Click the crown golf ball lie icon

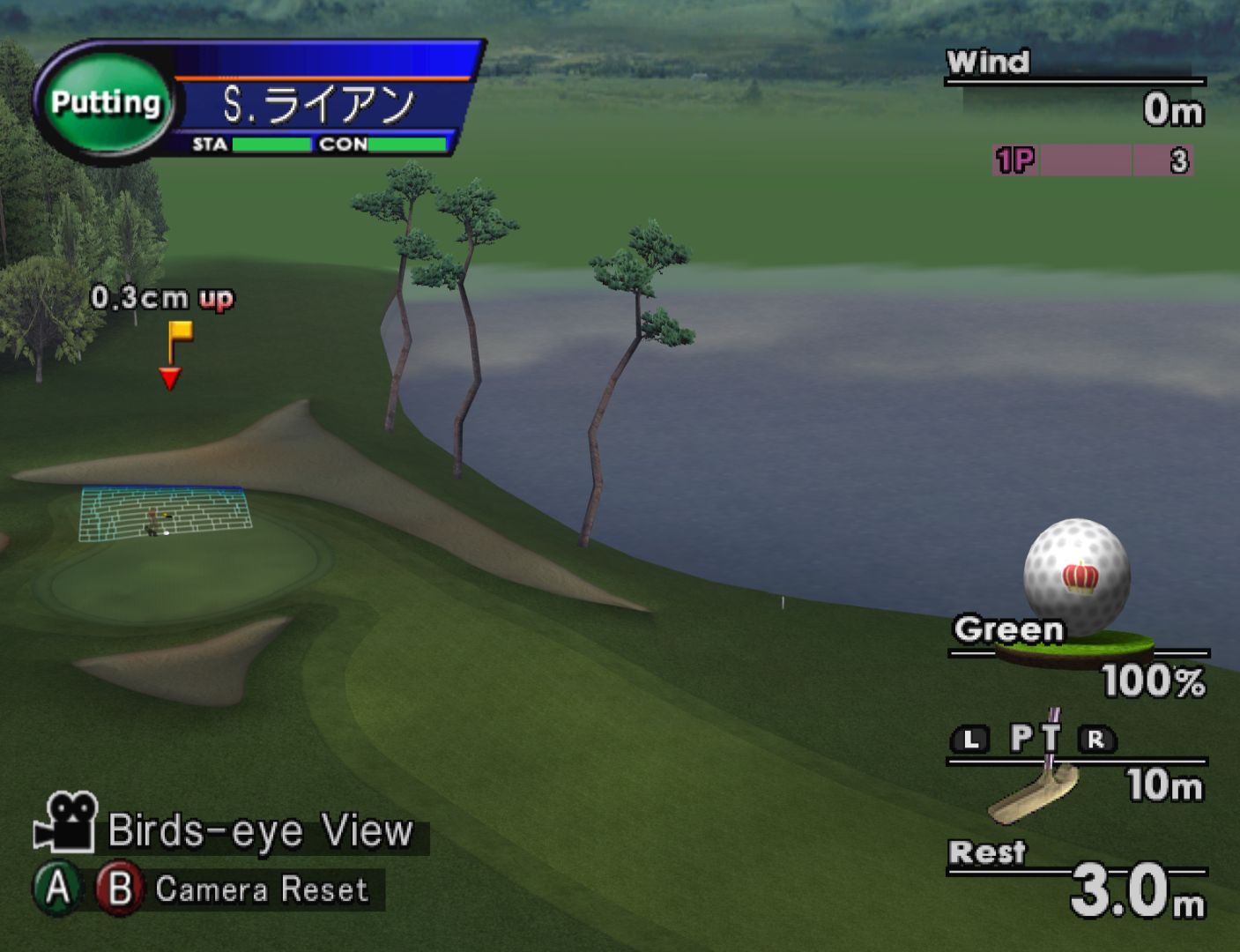pyautogui.click(x=1076, y=576)
